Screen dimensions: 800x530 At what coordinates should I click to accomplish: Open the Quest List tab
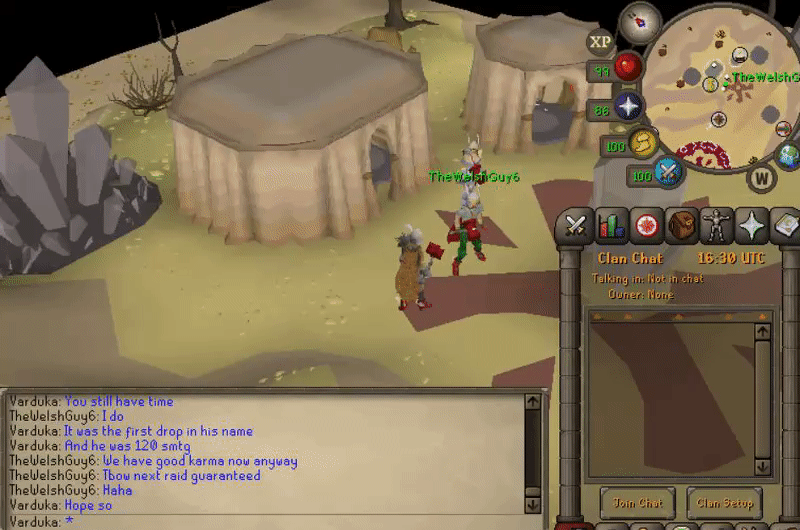647,226
